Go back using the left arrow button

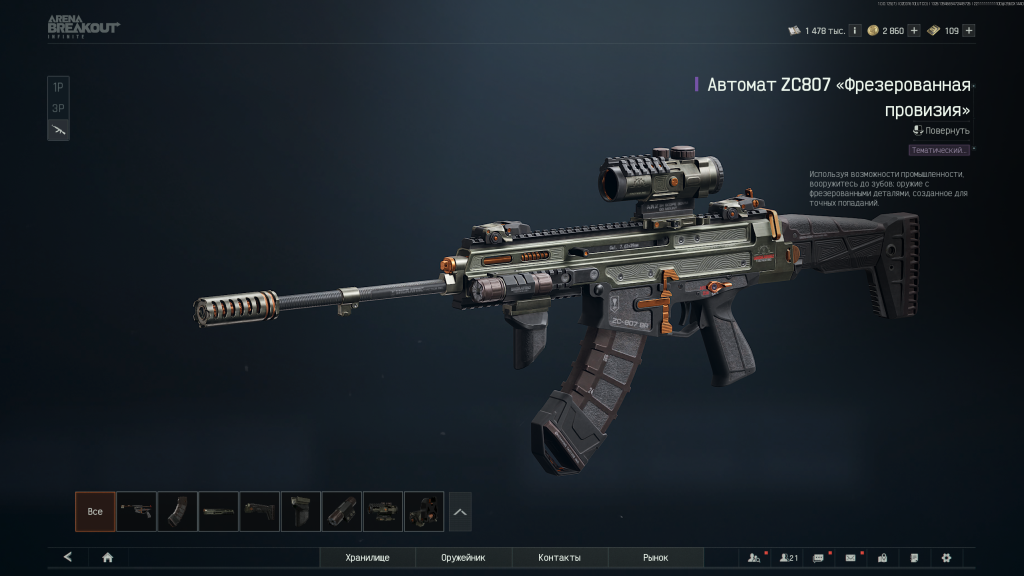pos(68,557)
